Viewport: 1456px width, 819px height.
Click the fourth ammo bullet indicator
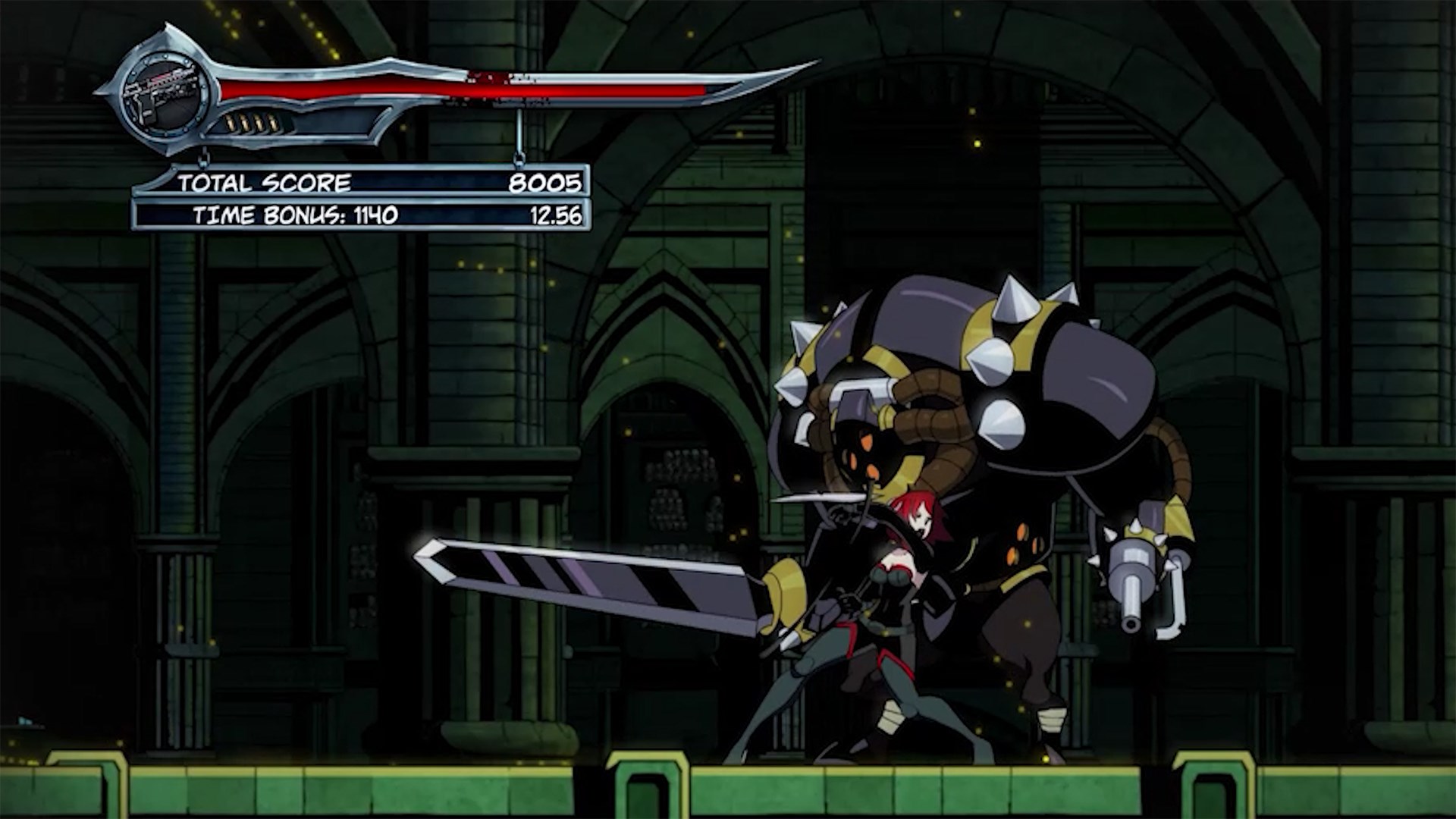click(x=272, y=123)
